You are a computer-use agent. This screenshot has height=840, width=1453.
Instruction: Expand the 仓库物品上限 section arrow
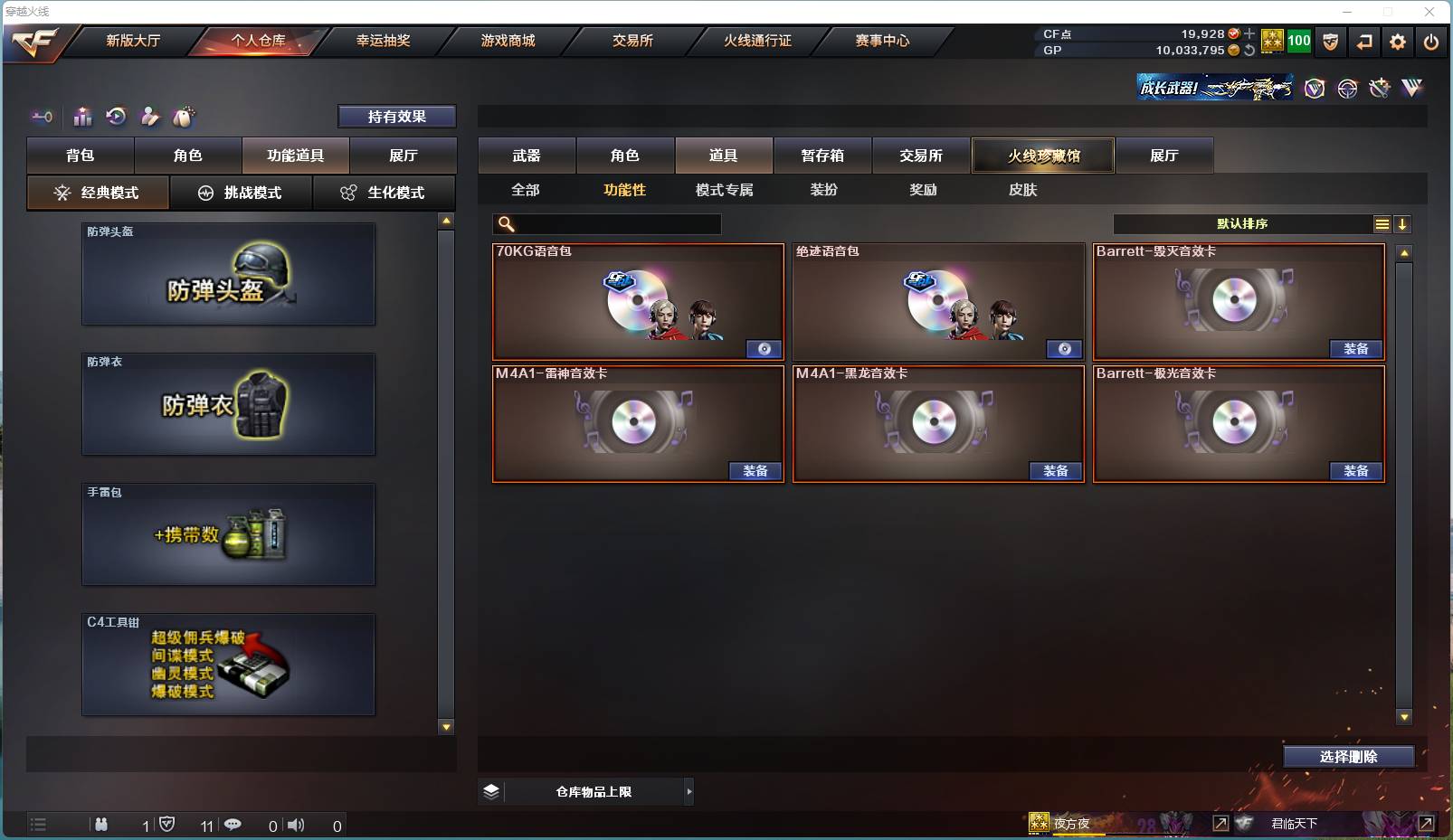[689, 791]
